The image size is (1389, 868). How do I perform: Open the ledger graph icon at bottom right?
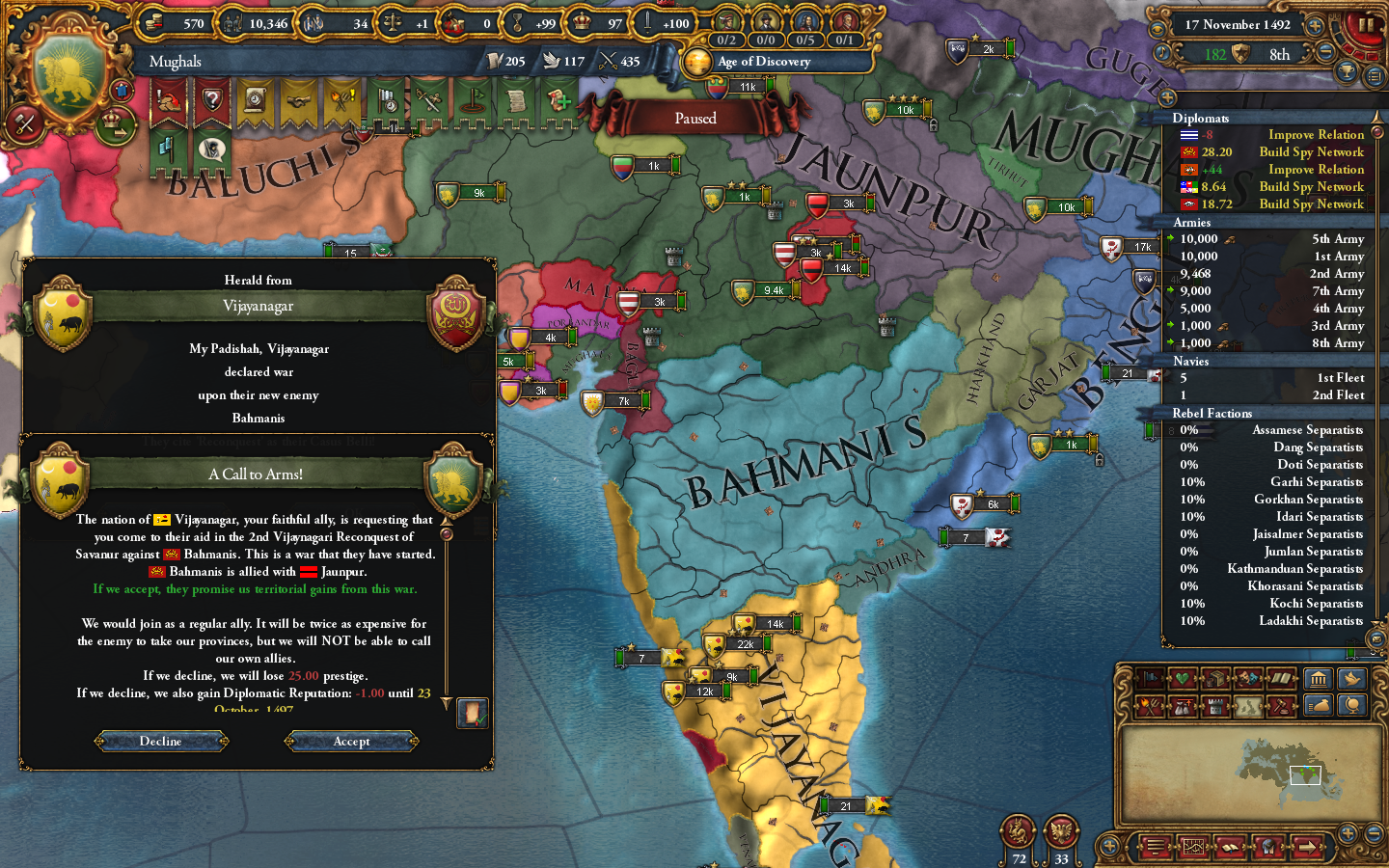(x=1194, y=847)
